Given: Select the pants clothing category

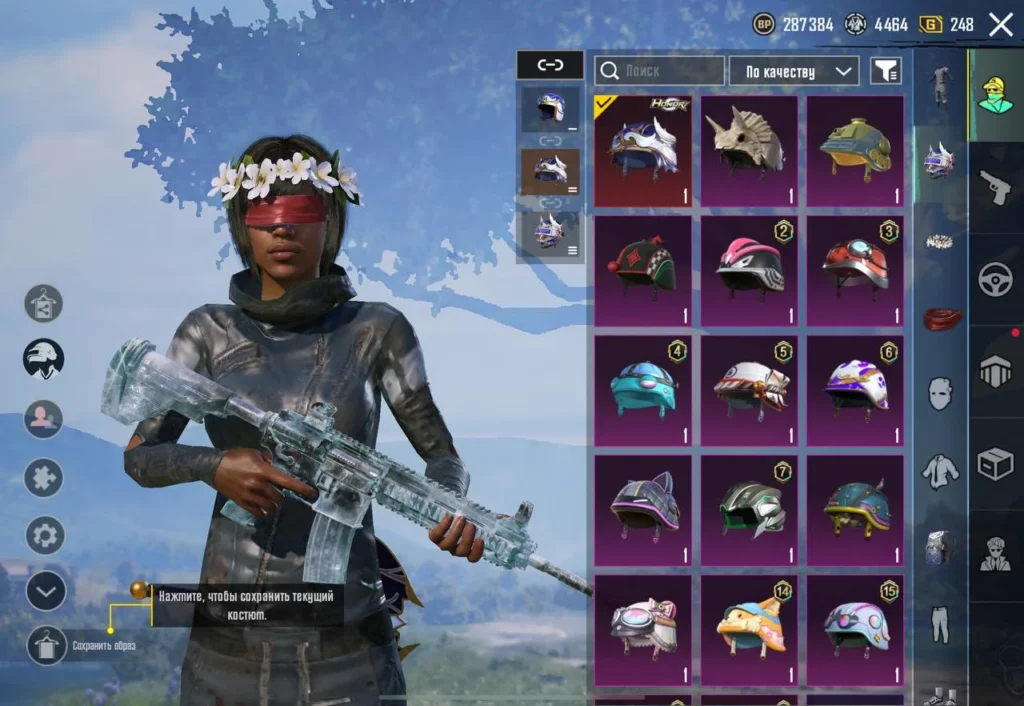Looking at the screenshot, I should point(939,623).
